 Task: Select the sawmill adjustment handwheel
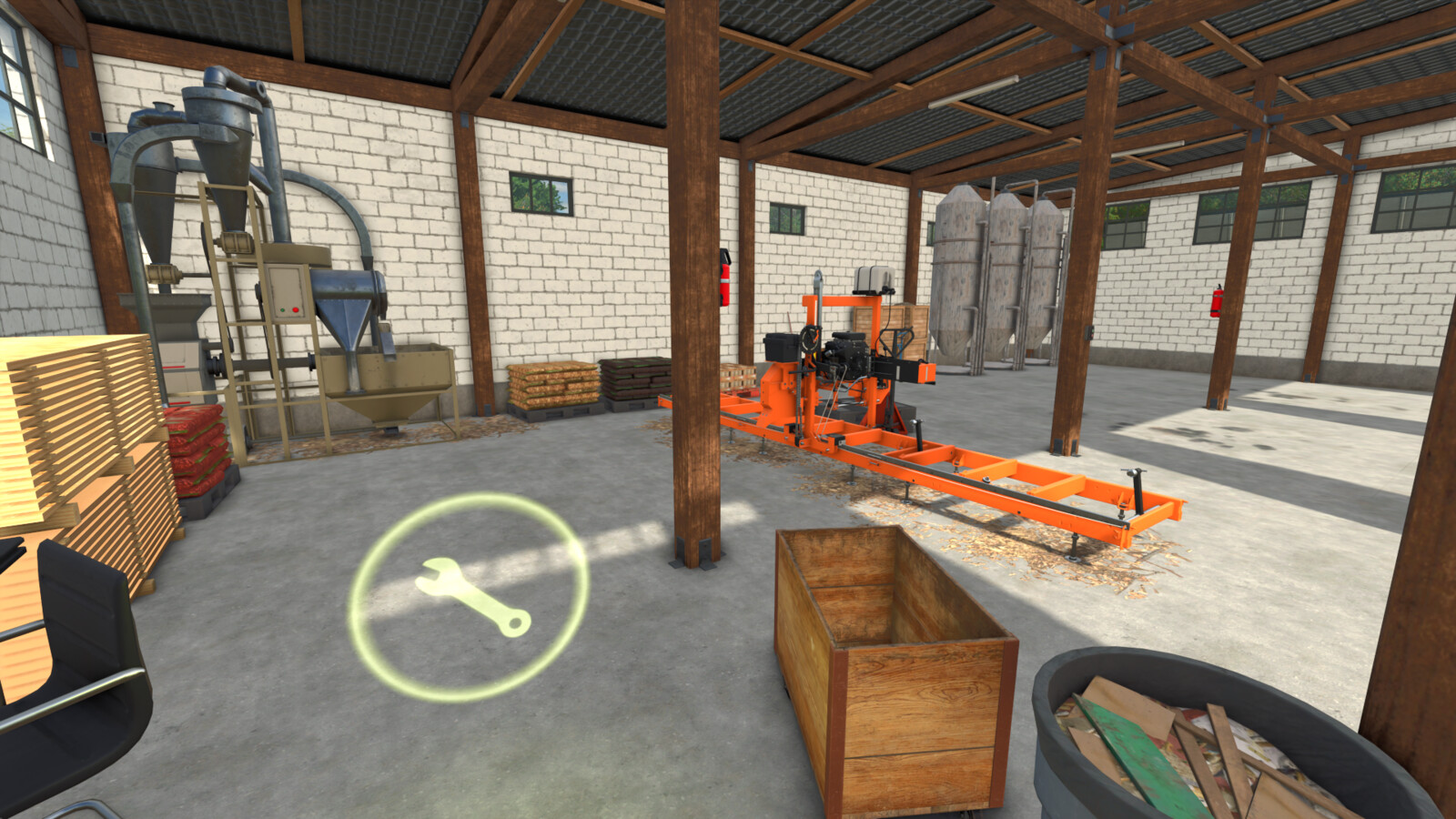809,339
